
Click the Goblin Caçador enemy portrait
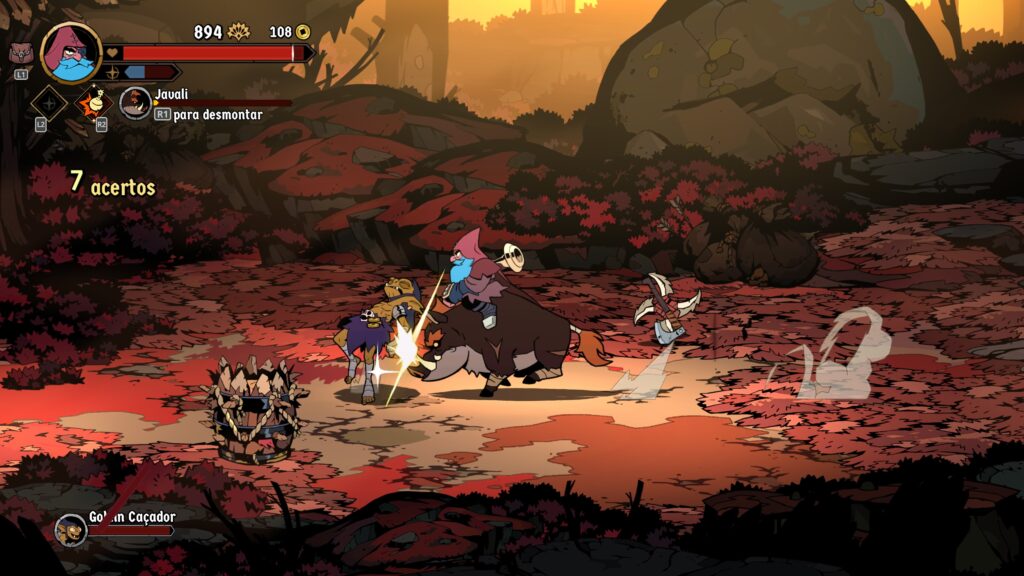[x=70, y=528]
